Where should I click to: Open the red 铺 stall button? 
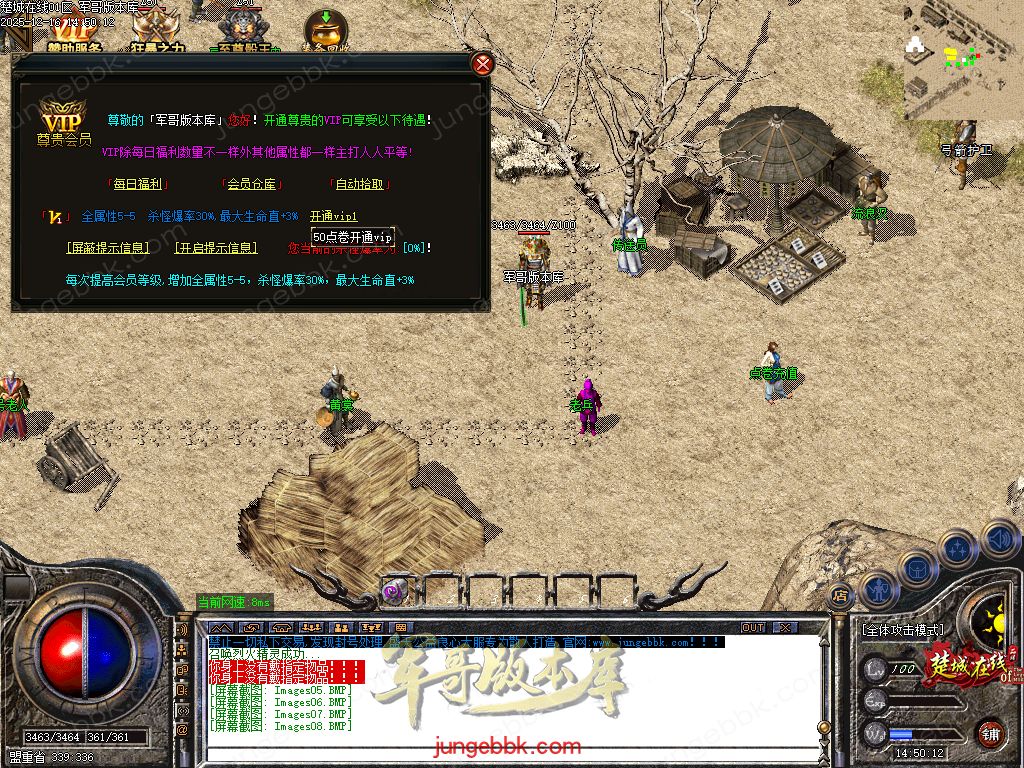point(990,733)
